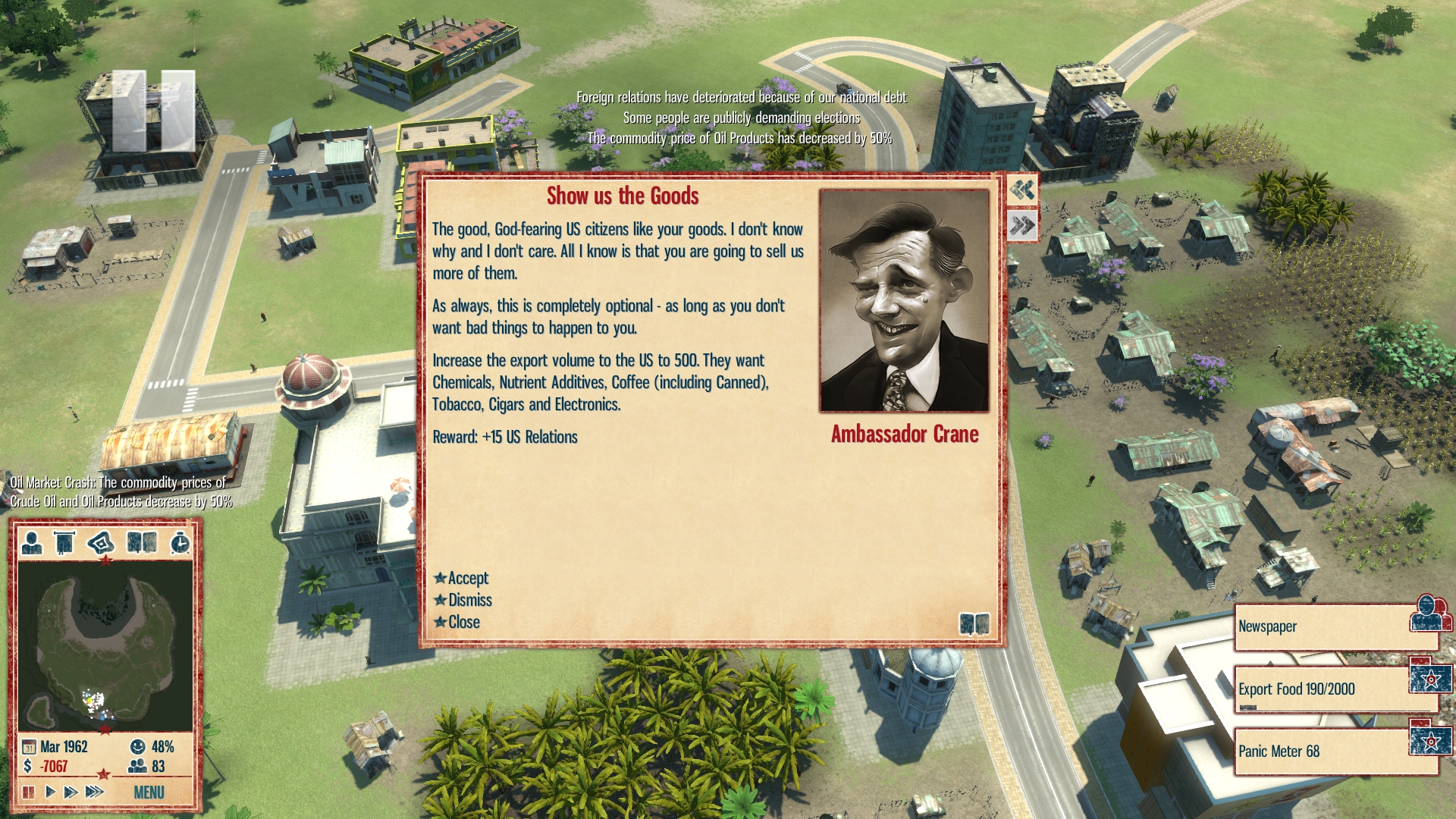Accept Ambassador Crane's export demand
The image size is (1456, 819).
click(467, 579)
